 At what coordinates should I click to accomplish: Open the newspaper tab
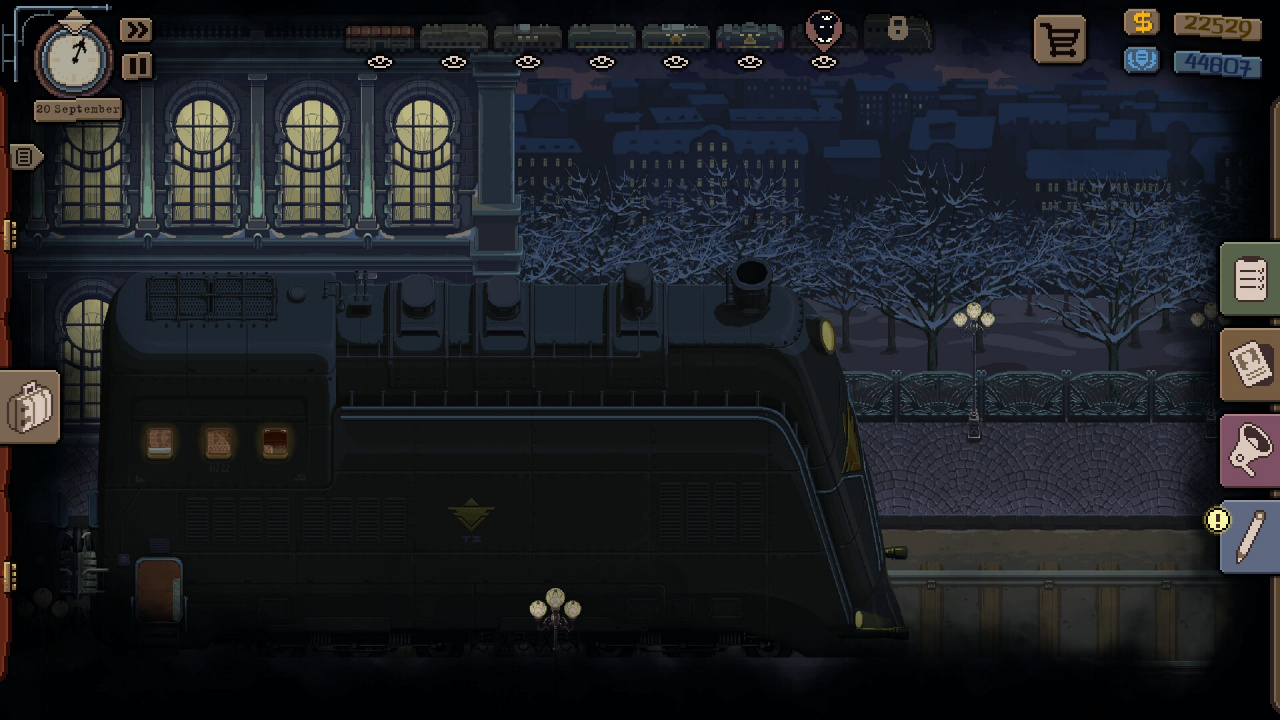(x=1250, y=365)
